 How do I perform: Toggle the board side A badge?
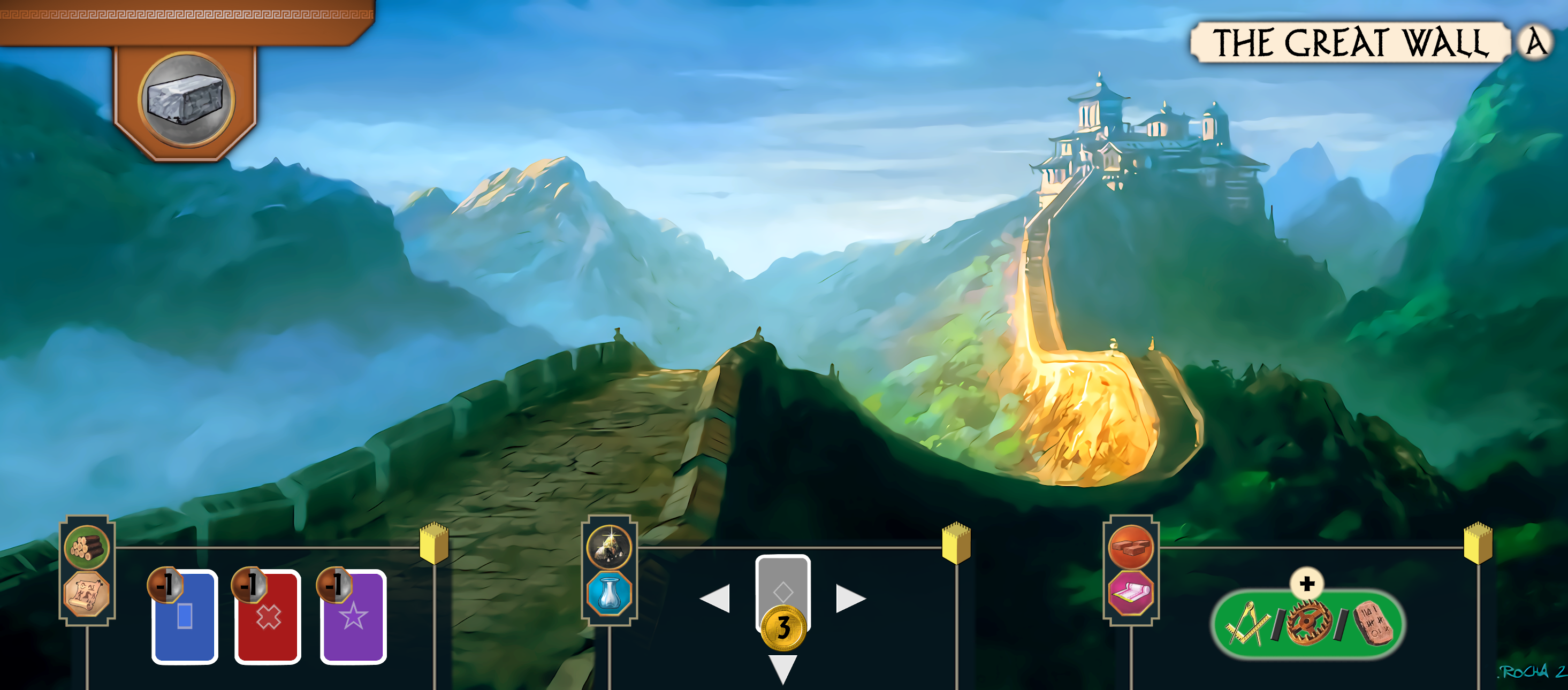(x=1534, y=43)
